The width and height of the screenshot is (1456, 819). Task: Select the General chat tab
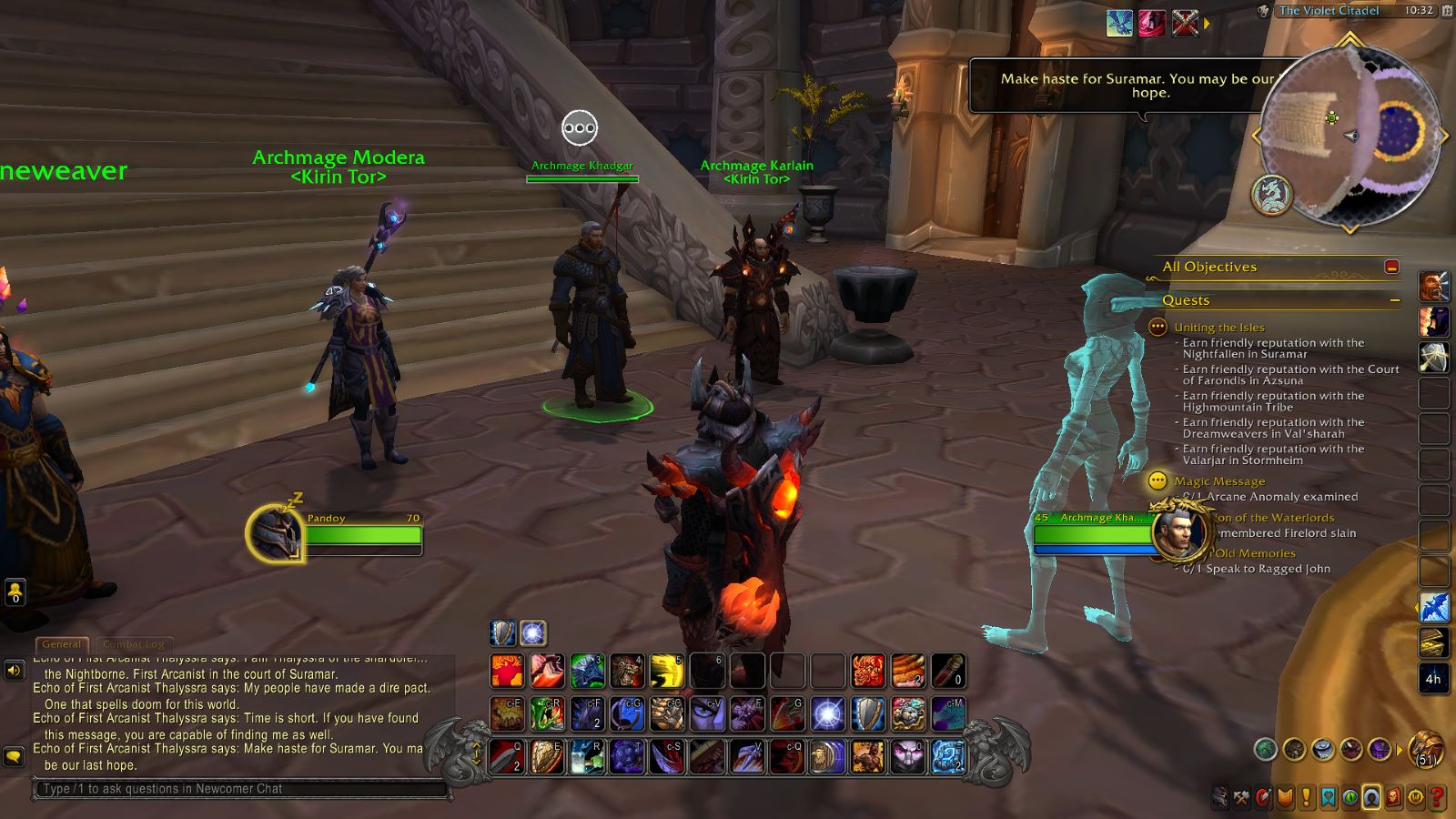pos(62,643)
